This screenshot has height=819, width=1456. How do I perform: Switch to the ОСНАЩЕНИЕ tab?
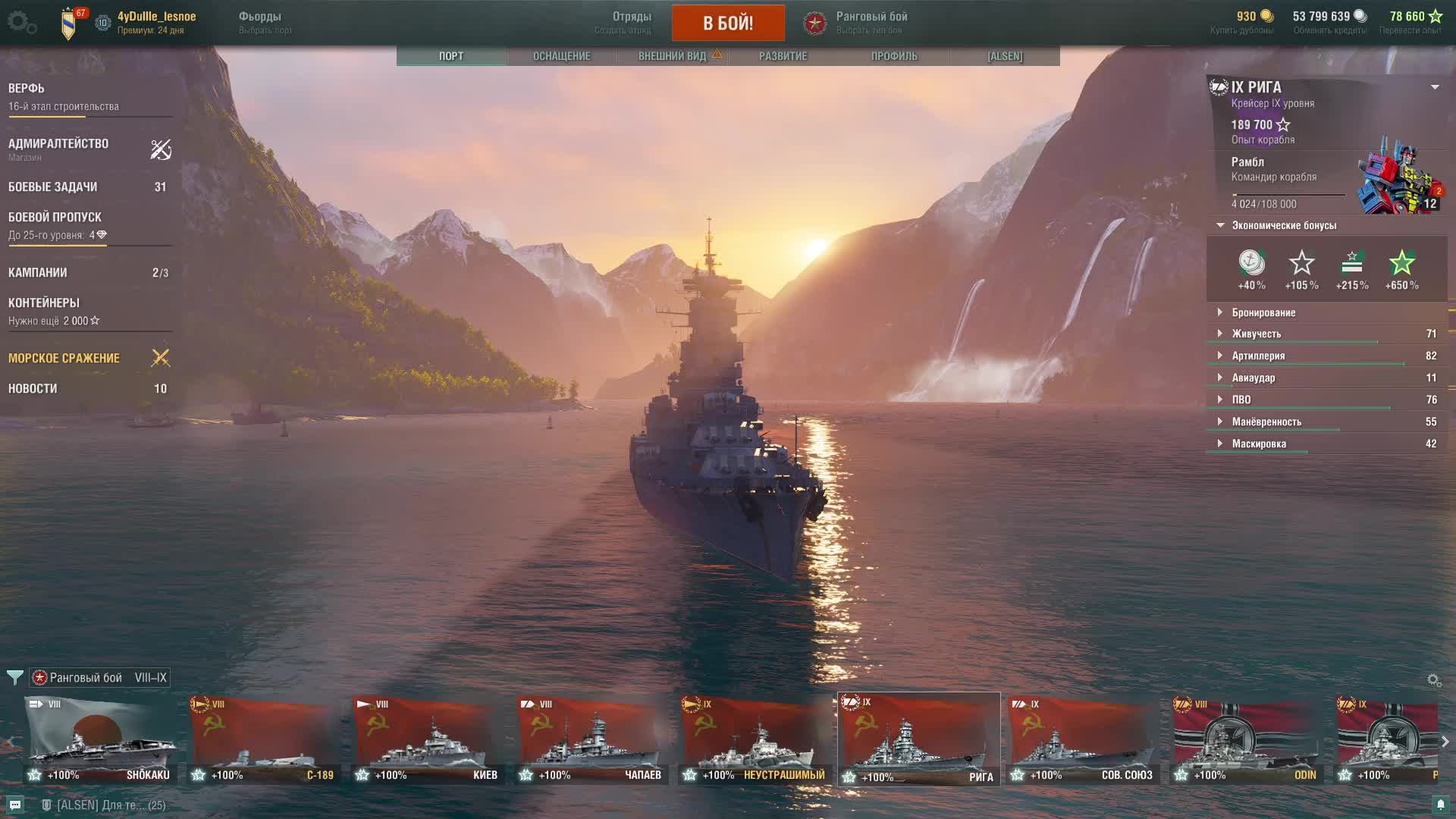pyautogui.click(x=561, y=56)
